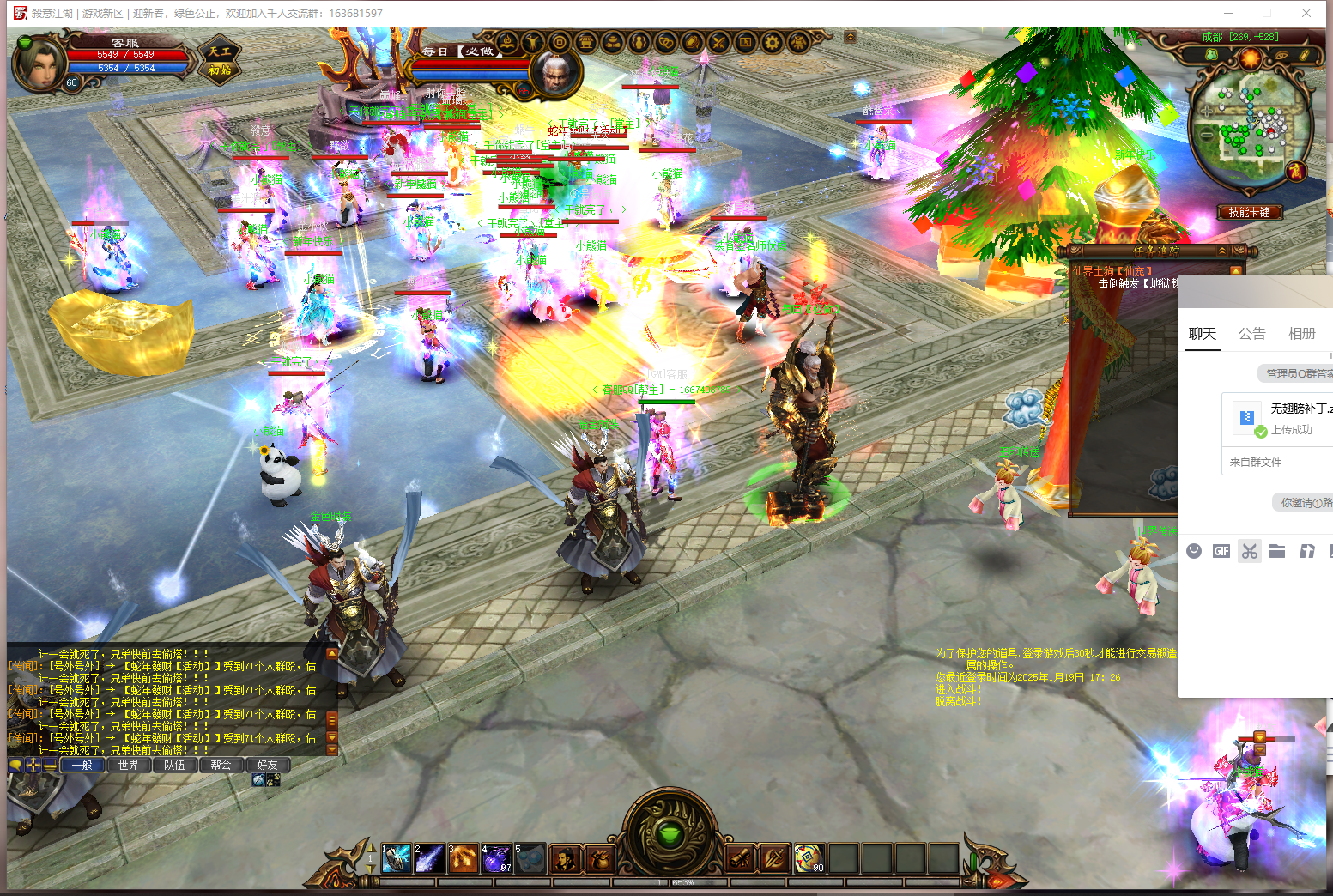1333x896 pixels.
Task: Select the 帮会 chat tab
Action: (x=221, y=765)
